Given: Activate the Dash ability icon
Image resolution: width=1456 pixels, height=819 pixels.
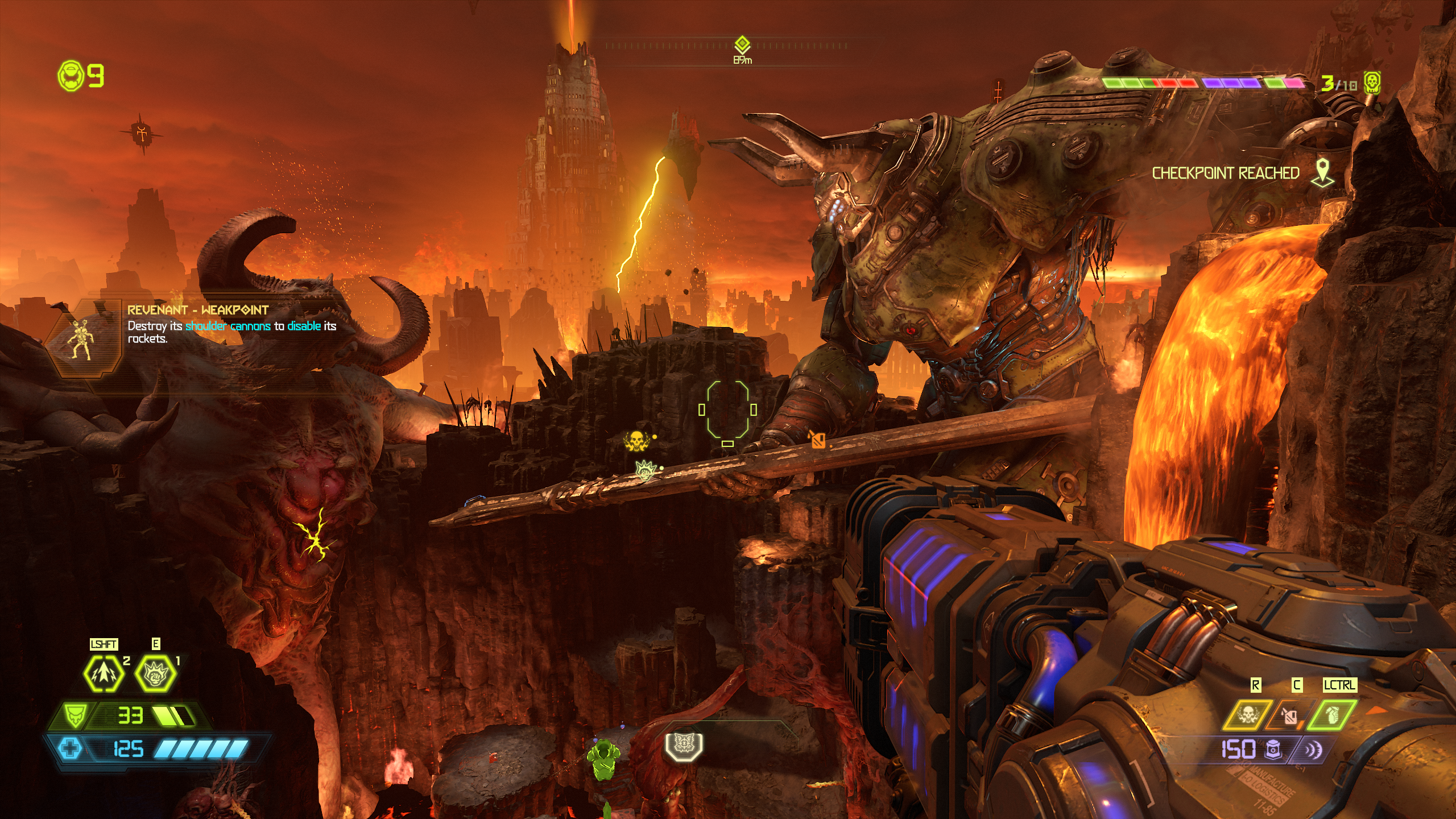Looking at the screenshot, I should click(104, 673).
